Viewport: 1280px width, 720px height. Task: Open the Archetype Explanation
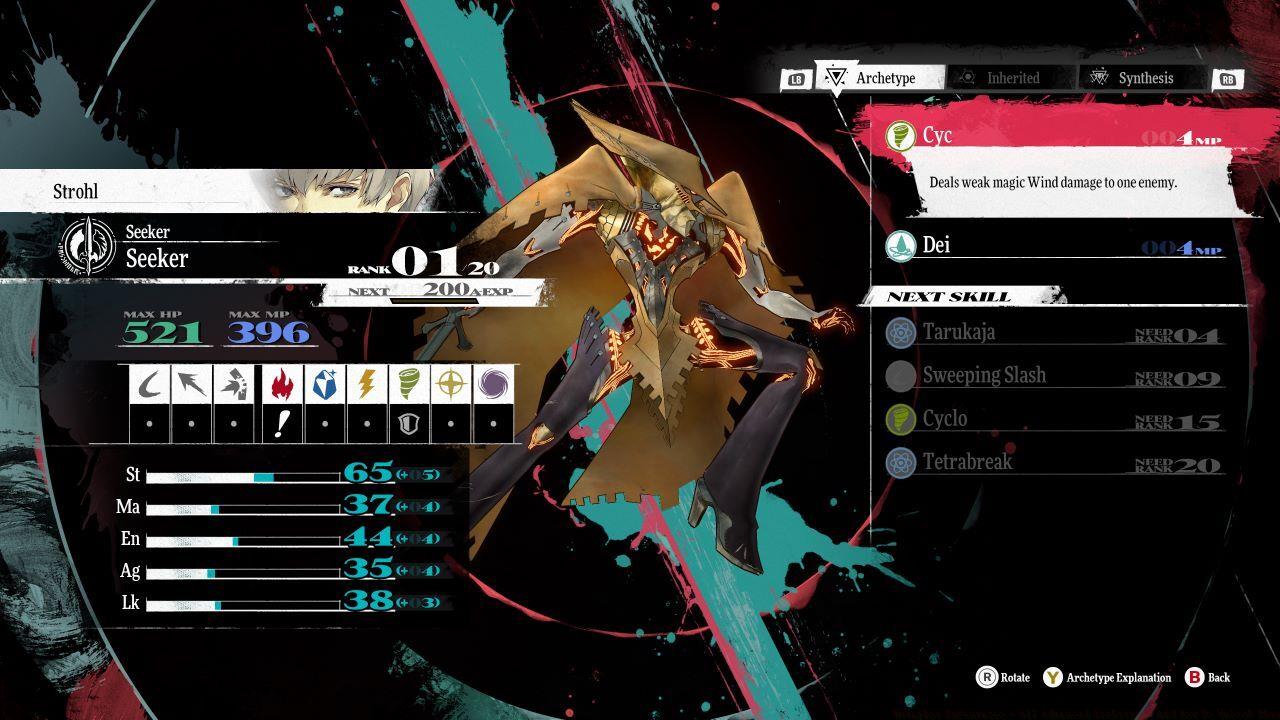(x=1110, y=677)
